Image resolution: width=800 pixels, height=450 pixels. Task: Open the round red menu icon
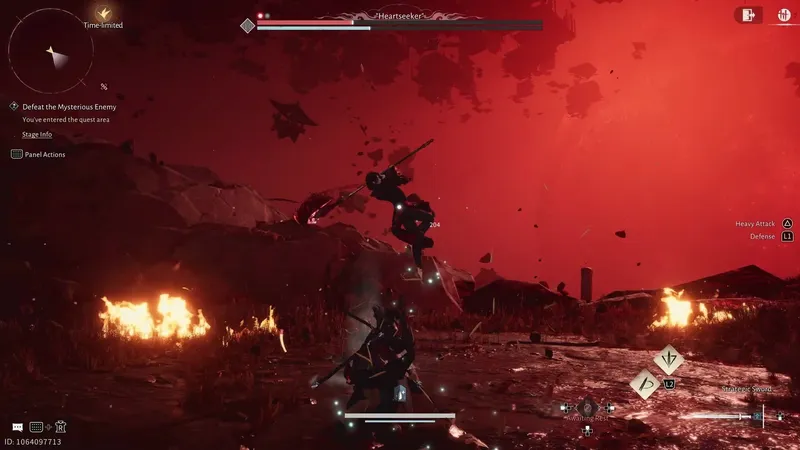[783, 14]
